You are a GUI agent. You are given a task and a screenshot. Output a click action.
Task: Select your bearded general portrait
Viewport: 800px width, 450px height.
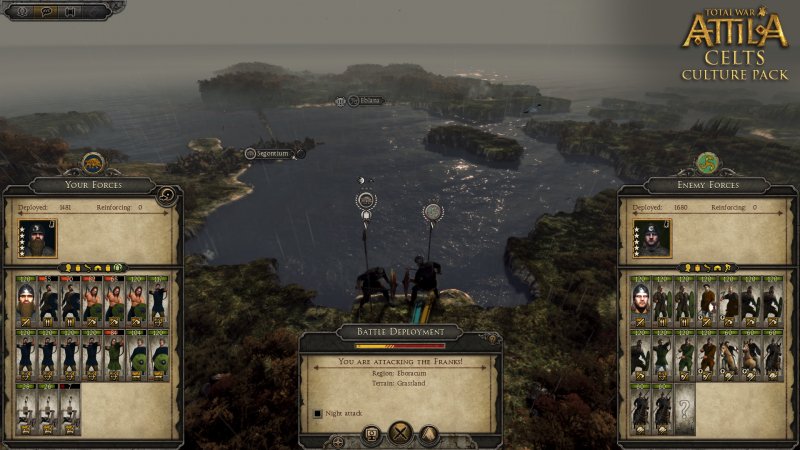pos(41,238)
